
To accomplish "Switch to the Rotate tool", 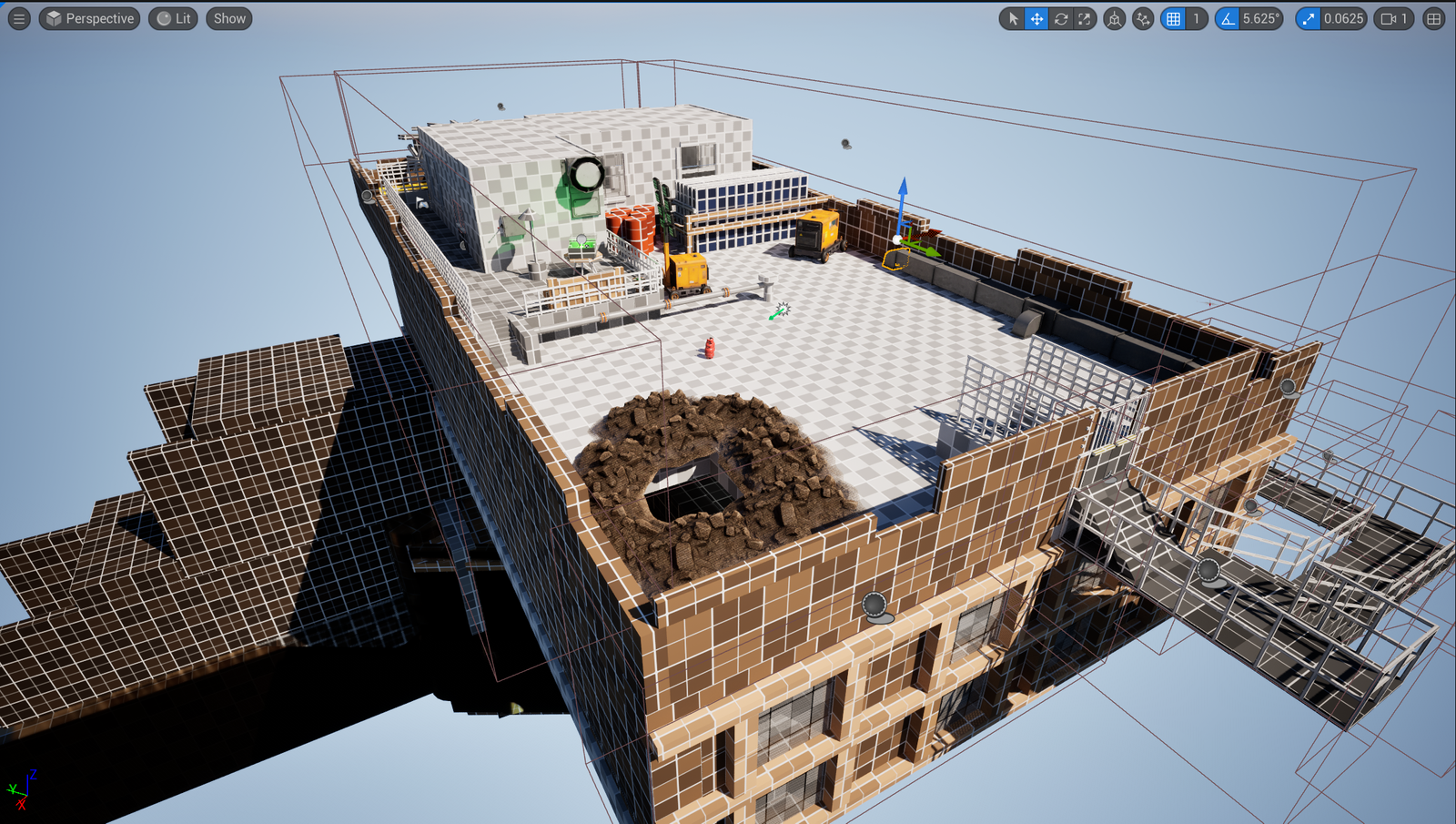I will point(1061,18).
